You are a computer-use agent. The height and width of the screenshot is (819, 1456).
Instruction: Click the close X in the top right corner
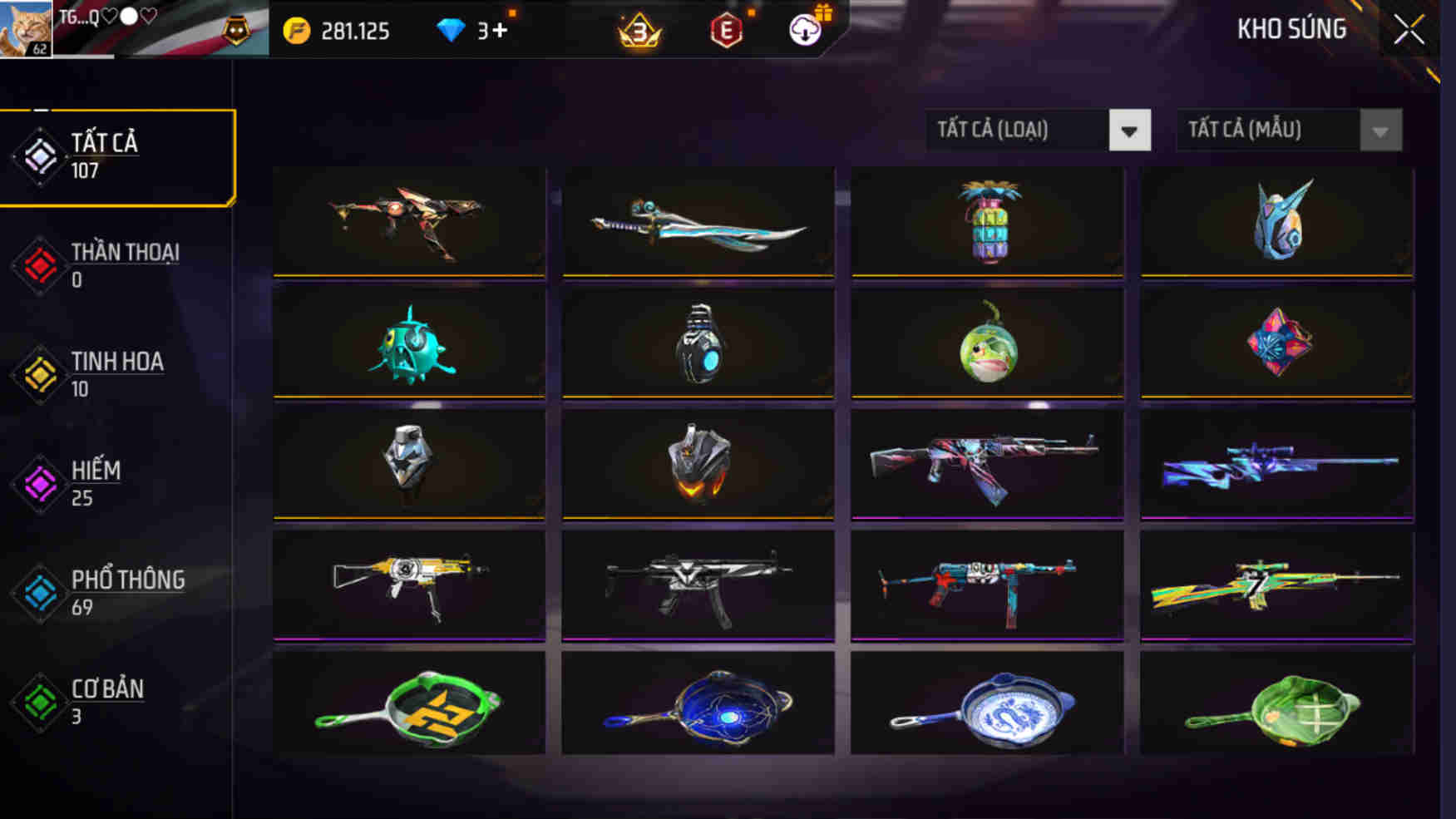tap(1410, 27)
